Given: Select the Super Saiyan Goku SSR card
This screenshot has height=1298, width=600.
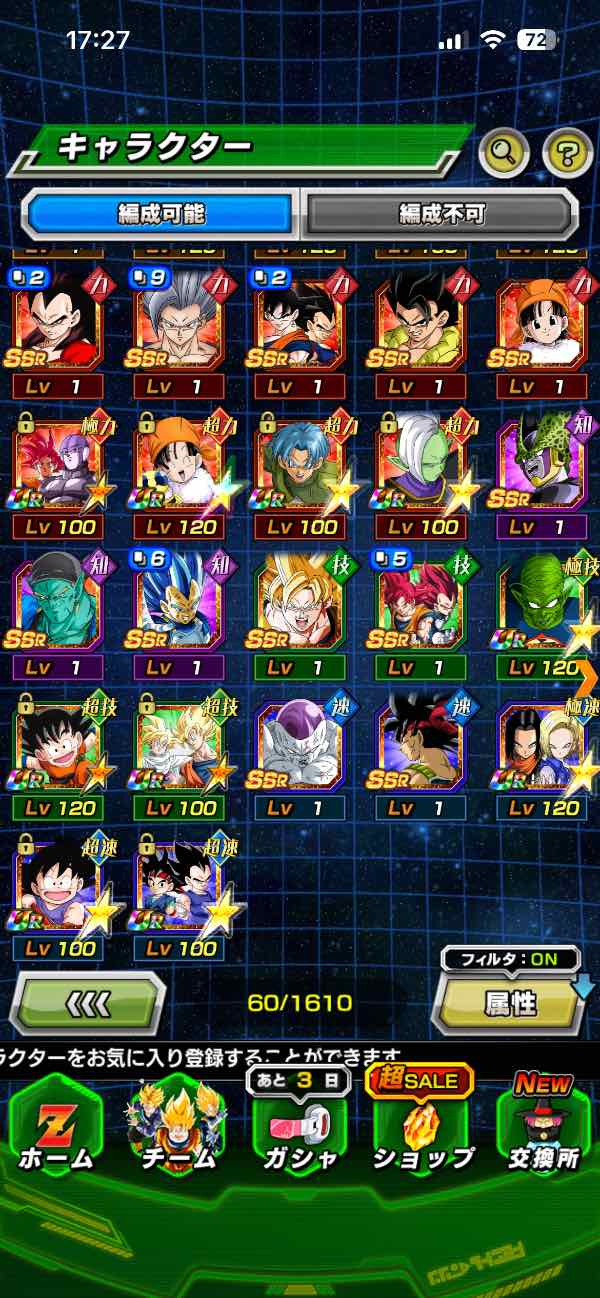Looking at the screenshot, I should coord(299,605).
